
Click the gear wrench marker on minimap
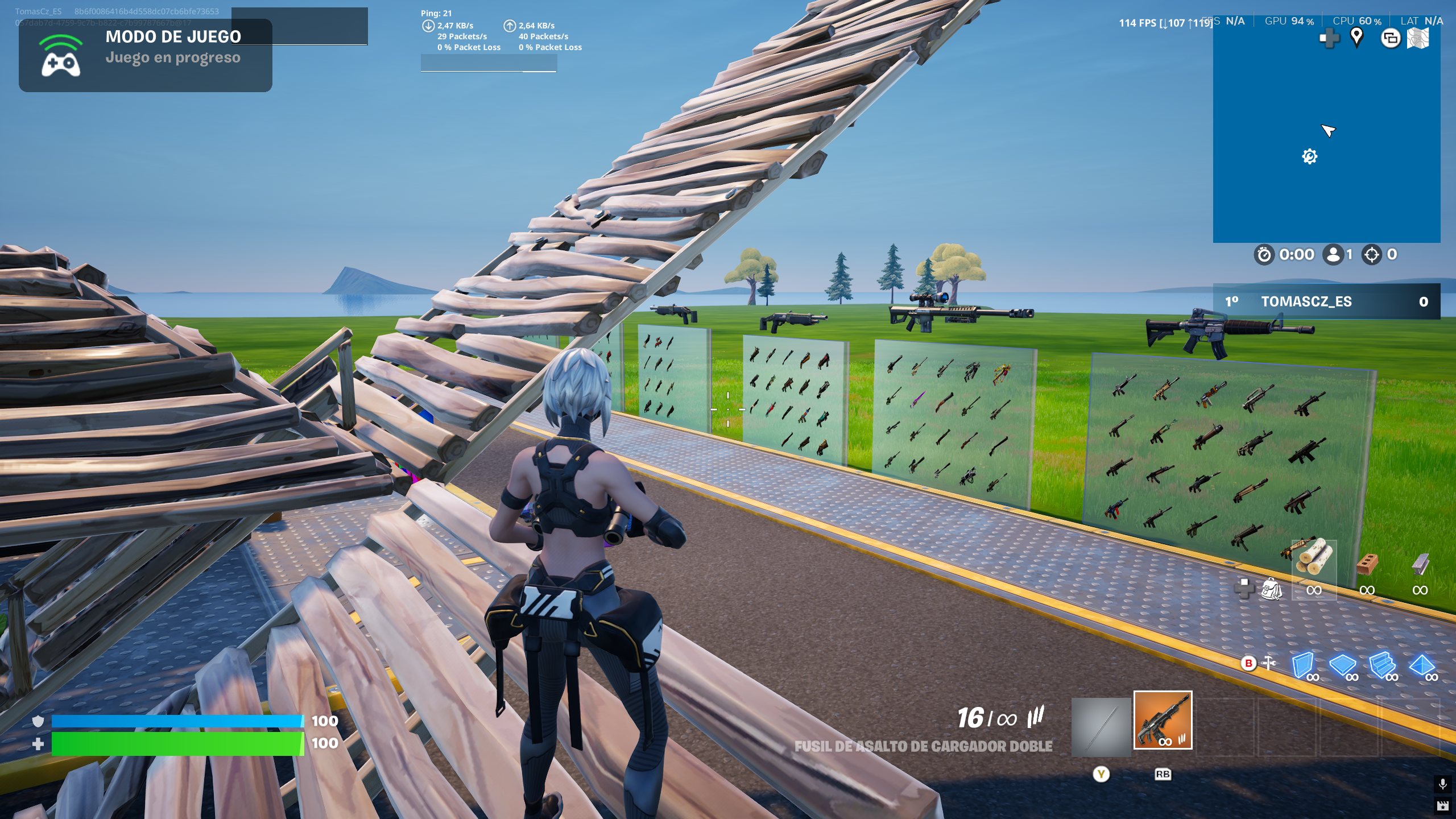click(x=1309, y=156)
